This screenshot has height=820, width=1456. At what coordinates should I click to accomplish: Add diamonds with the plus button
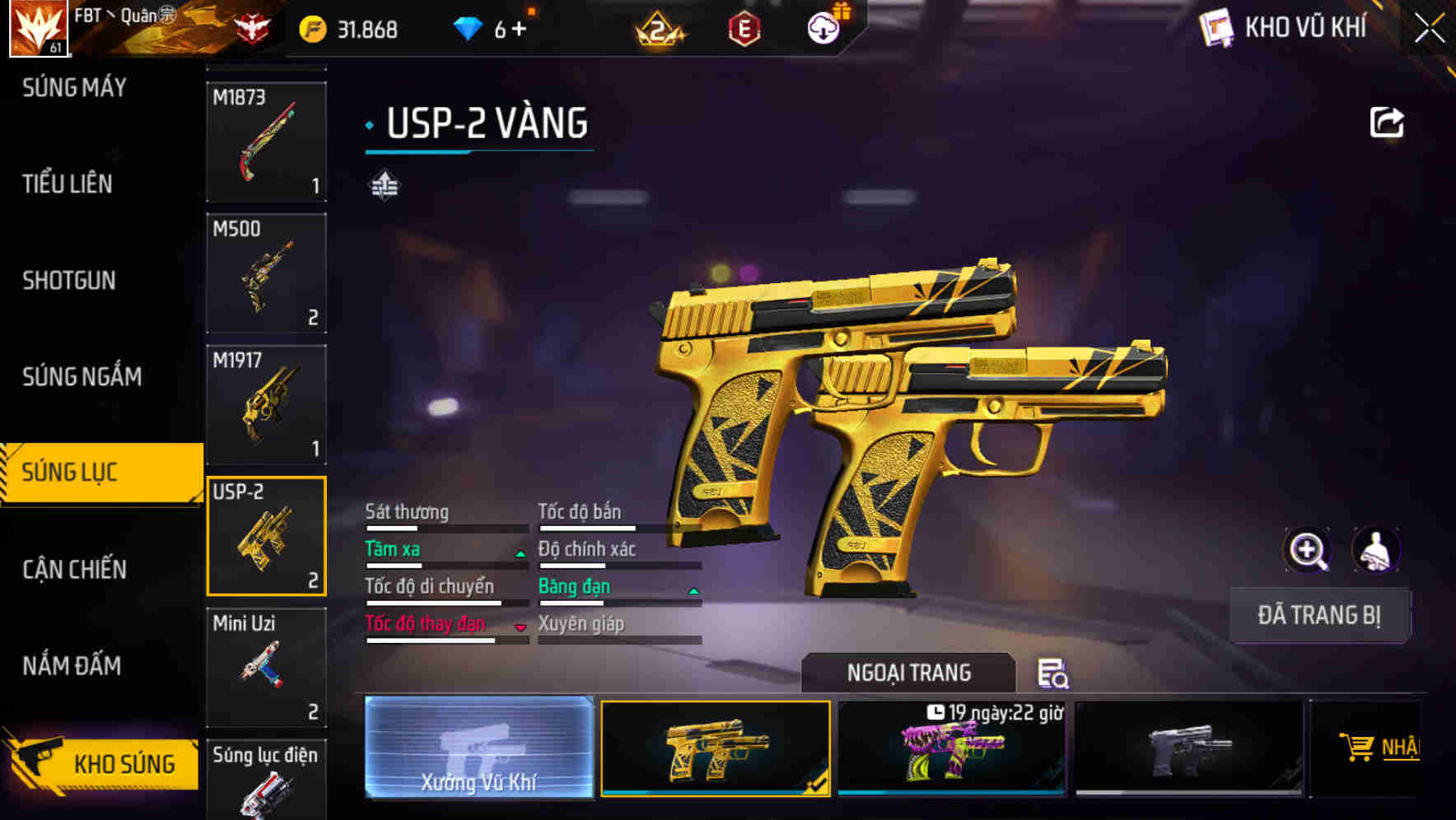coord(519,30)
